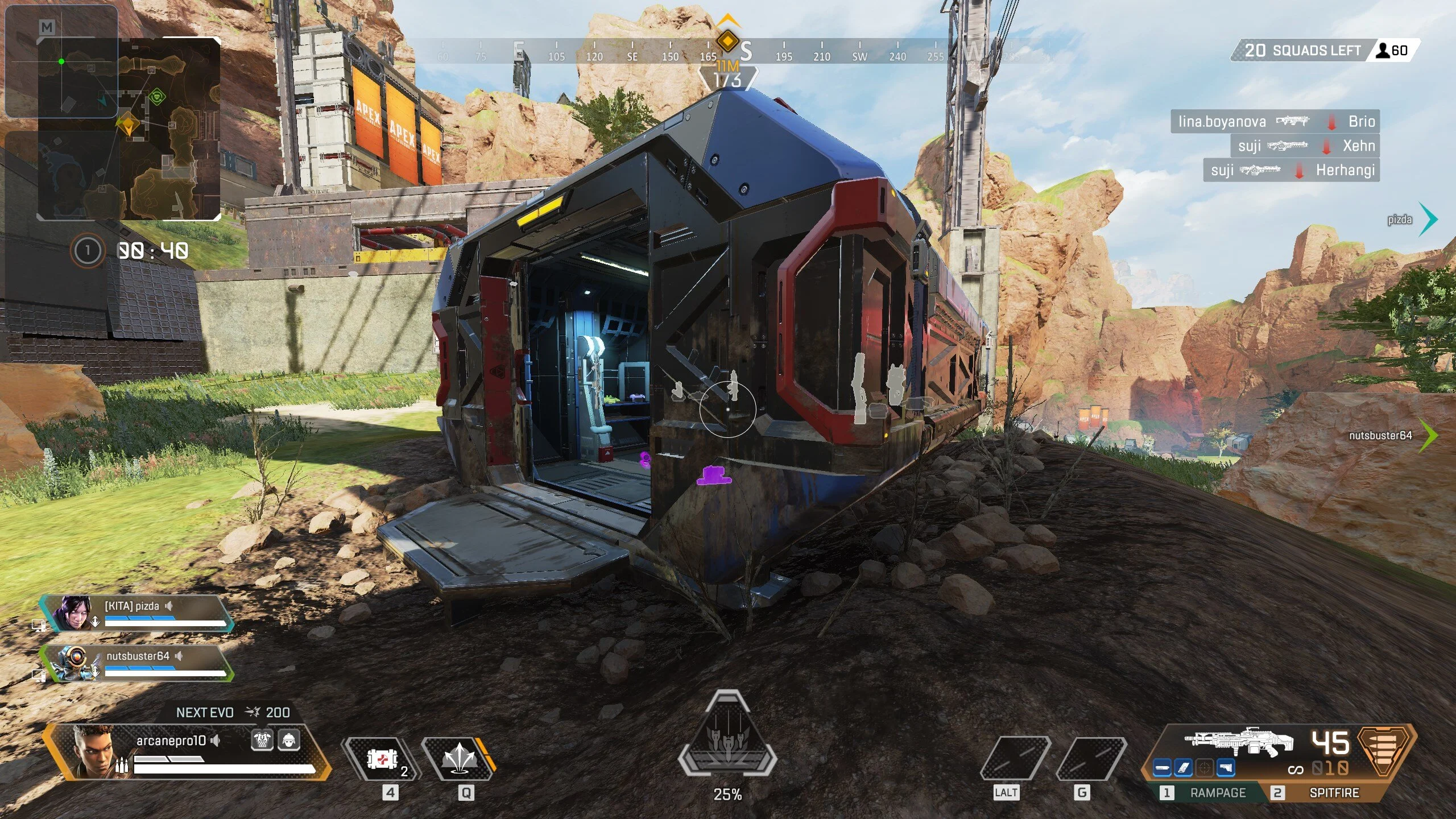Click the yellow diamond ping on the compass
Screen dimensions: 1456x819
pyautogui.click(x=727, y=41)
